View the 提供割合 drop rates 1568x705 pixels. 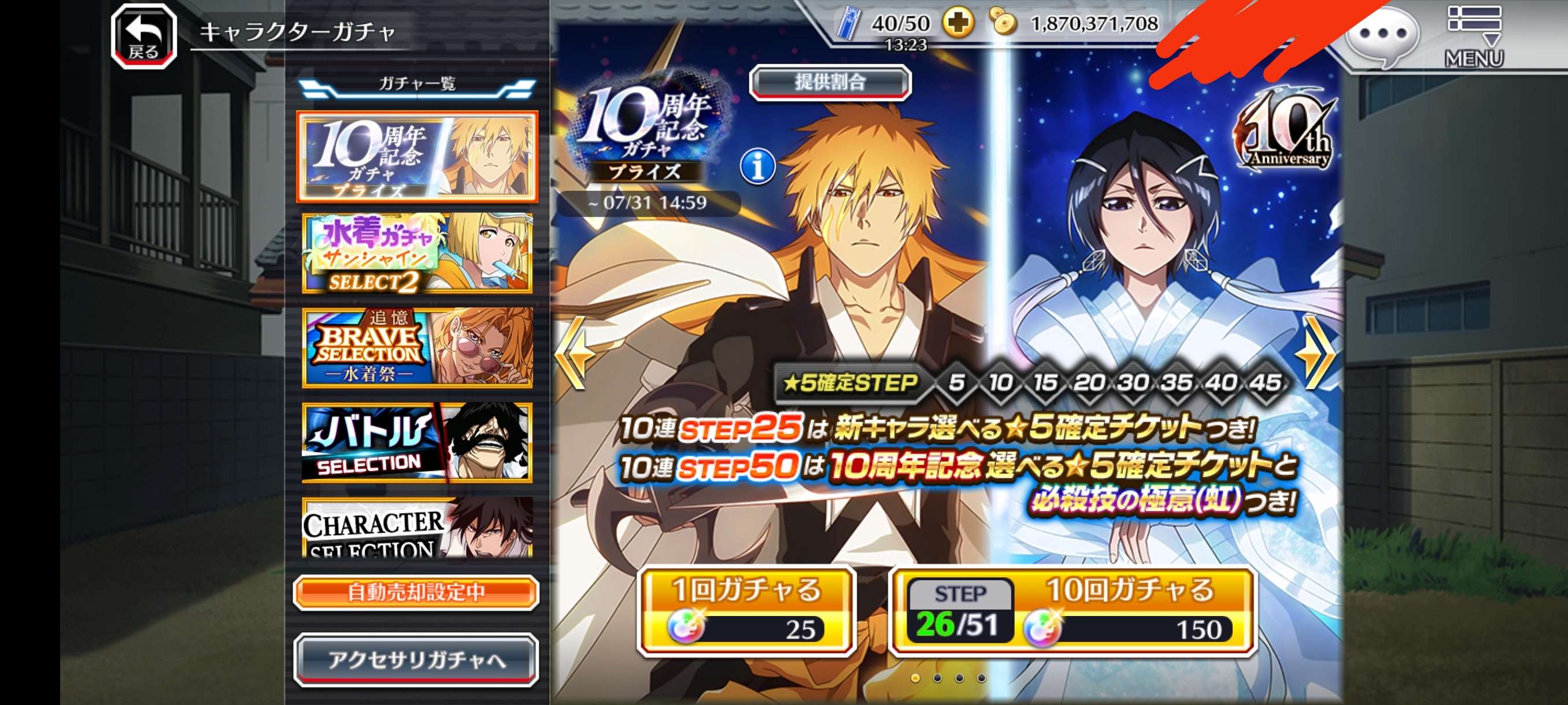[830, 82]
